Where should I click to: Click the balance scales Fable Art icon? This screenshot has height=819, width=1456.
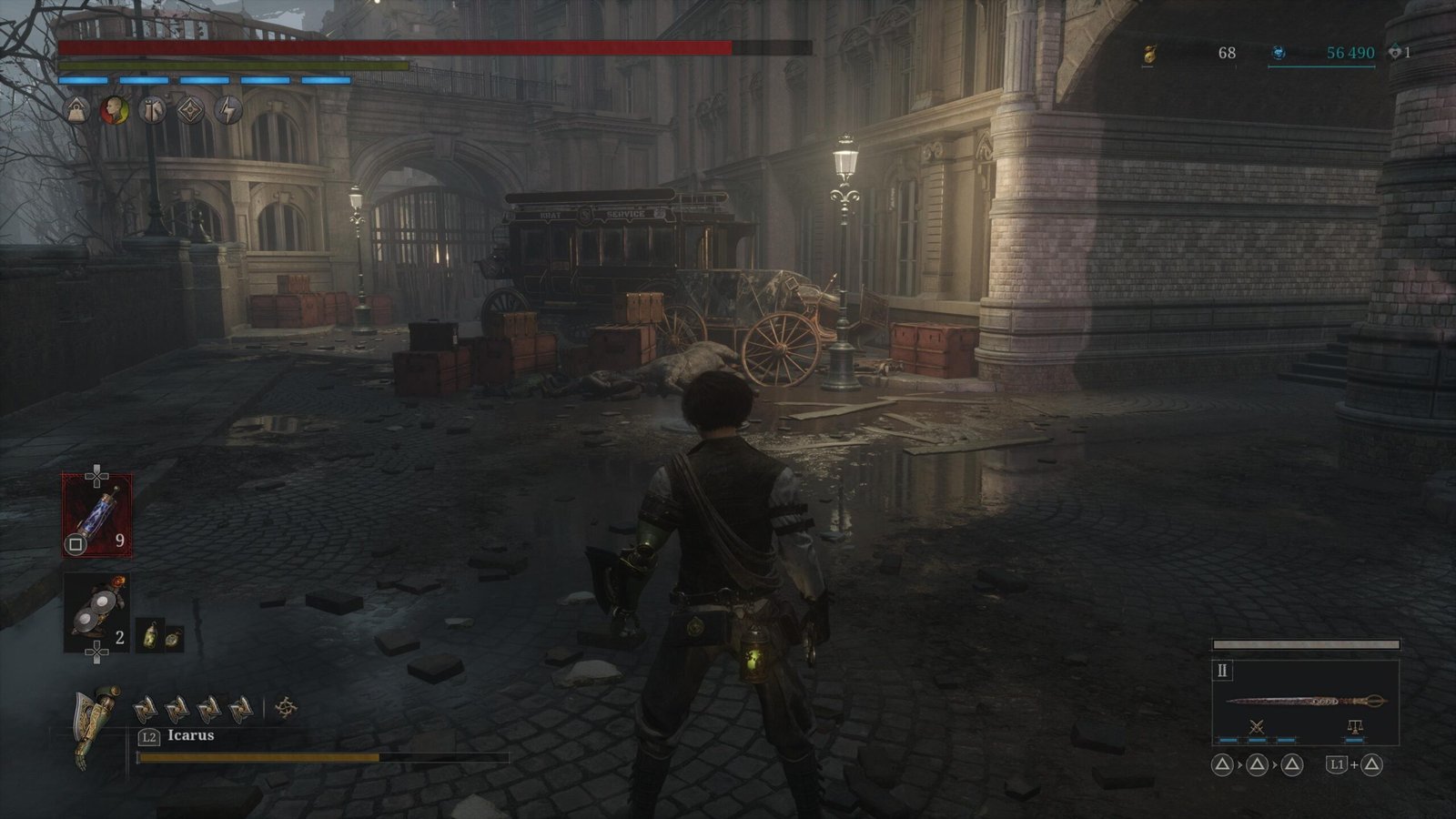[x=1354, y=727]
